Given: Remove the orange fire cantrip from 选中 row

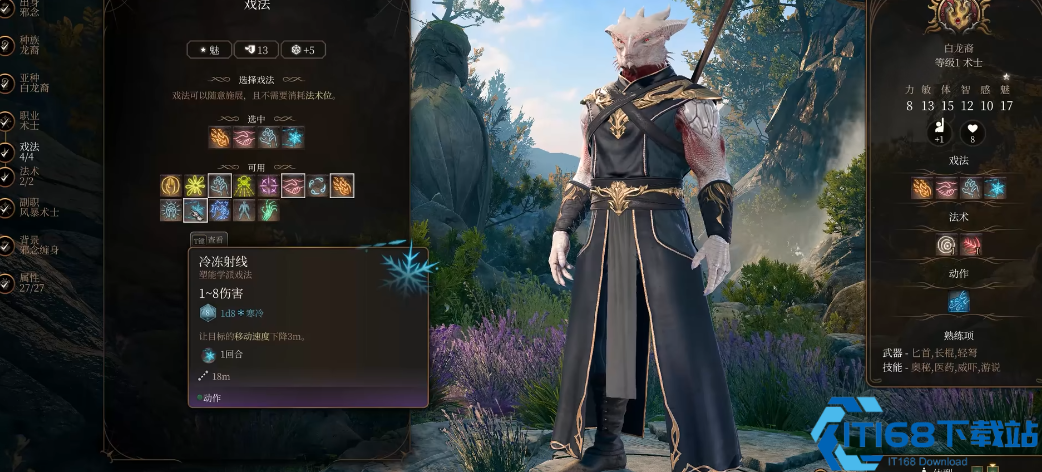Looking at the screenshot, I should point(220,138).
